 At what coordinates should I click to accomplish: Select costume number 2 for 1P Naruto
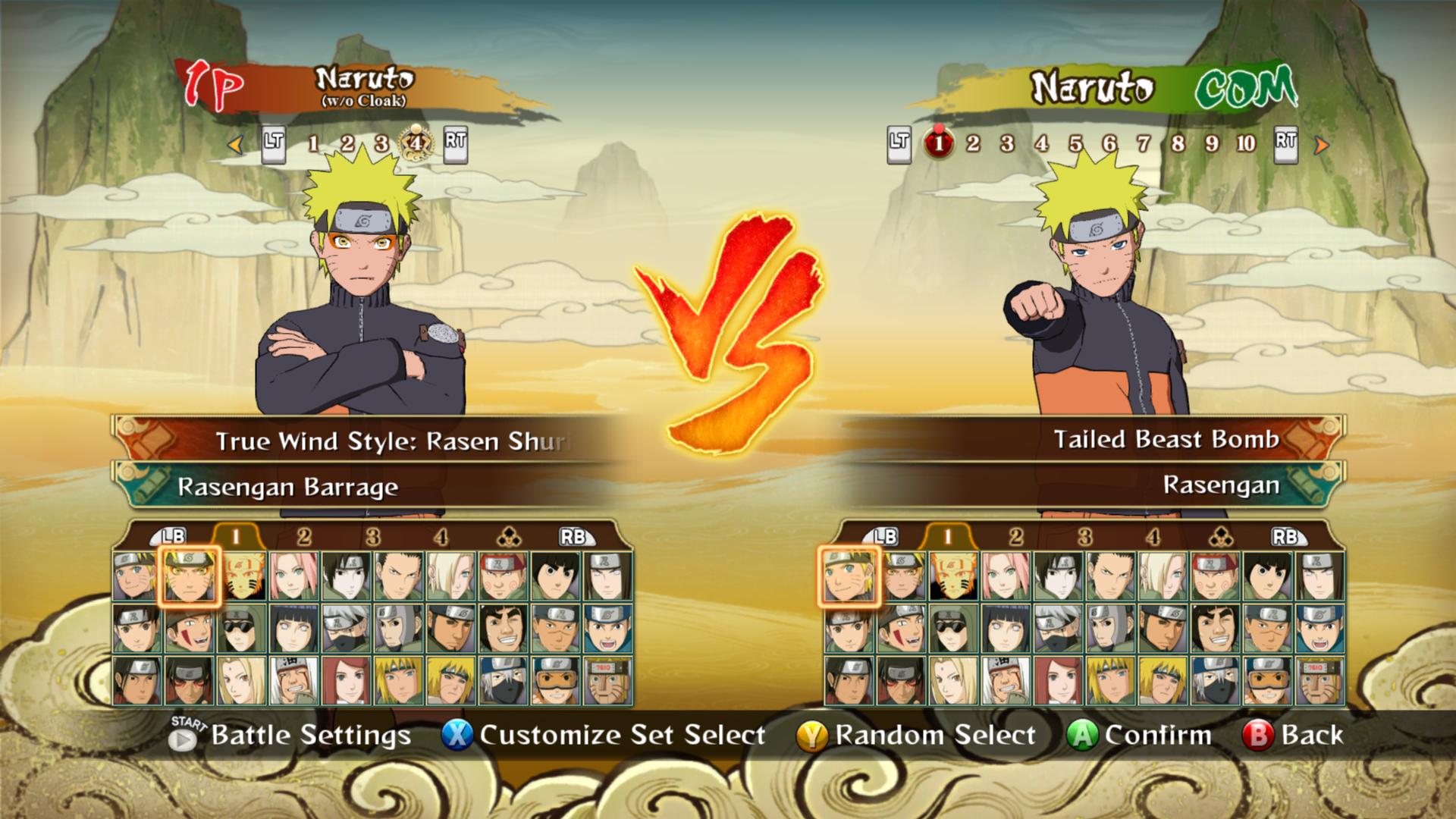[x=347, y=143]
